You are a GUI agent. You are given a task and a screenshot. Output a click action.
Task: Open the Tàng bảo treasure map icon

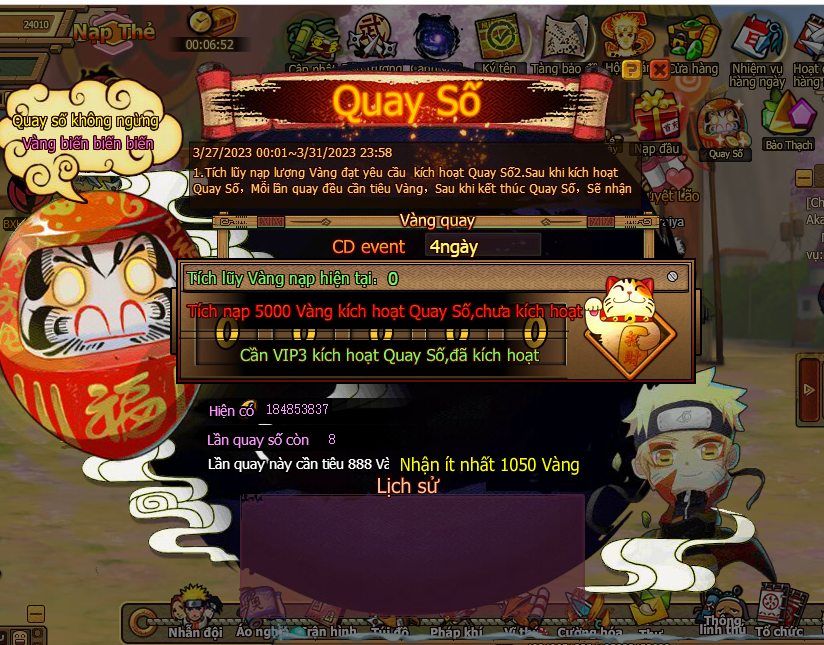coord(556,45)
